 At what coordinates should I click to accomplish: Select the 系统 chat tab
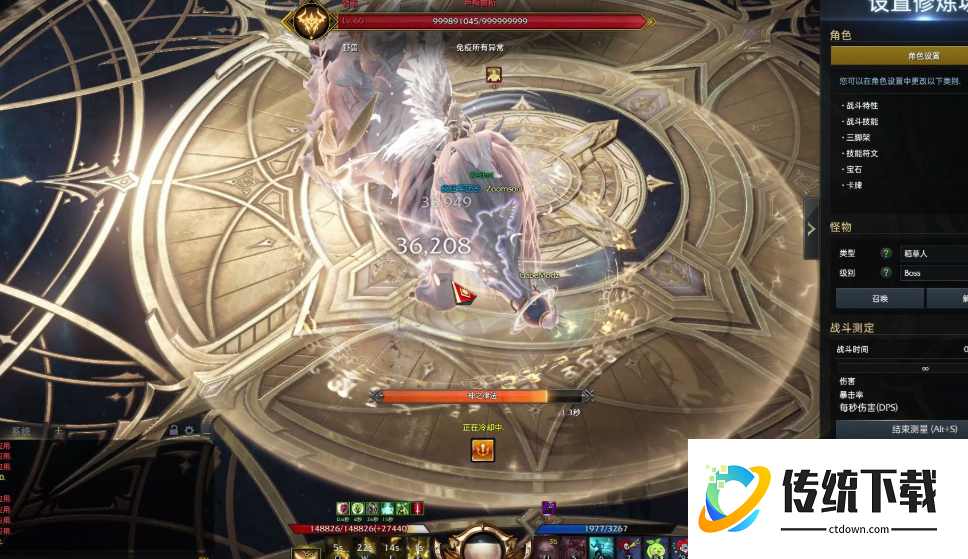(21, 431)
